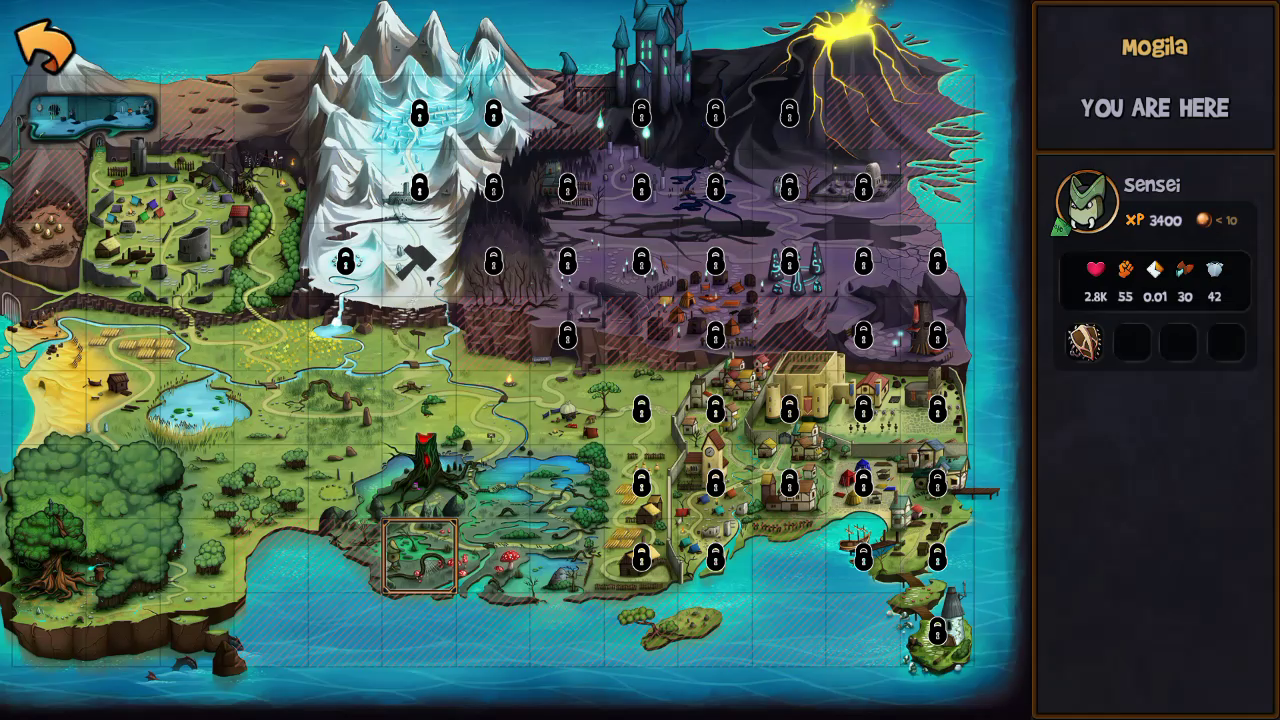The image size is (1280, 720).
Task: Open the level preview thumbnail in the top-left
Action: click(x=92, y=113)
